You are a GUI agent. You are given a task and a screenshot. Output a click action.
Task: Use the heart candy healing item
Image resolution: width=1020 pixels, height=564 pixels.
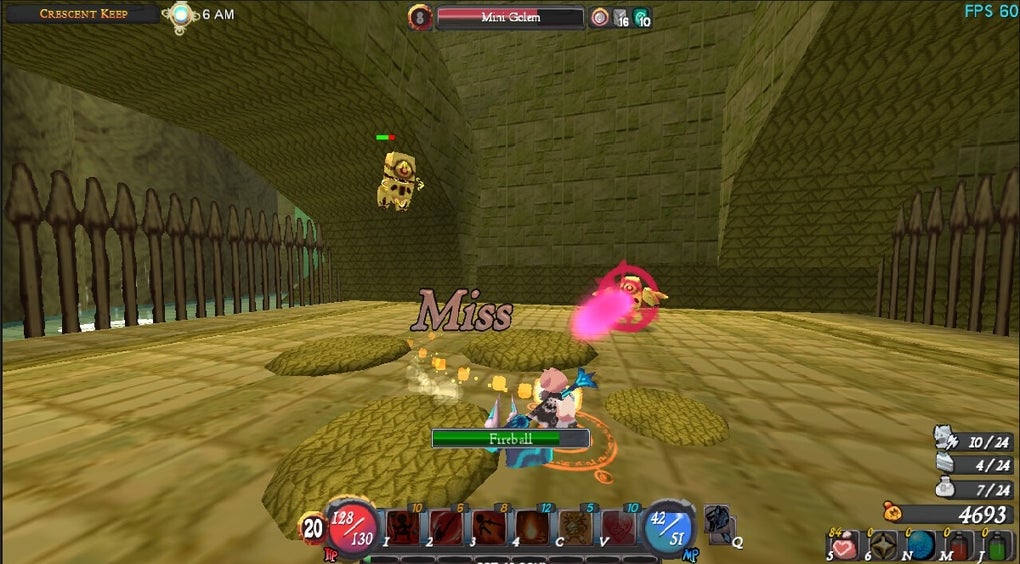tap(845, 545)
